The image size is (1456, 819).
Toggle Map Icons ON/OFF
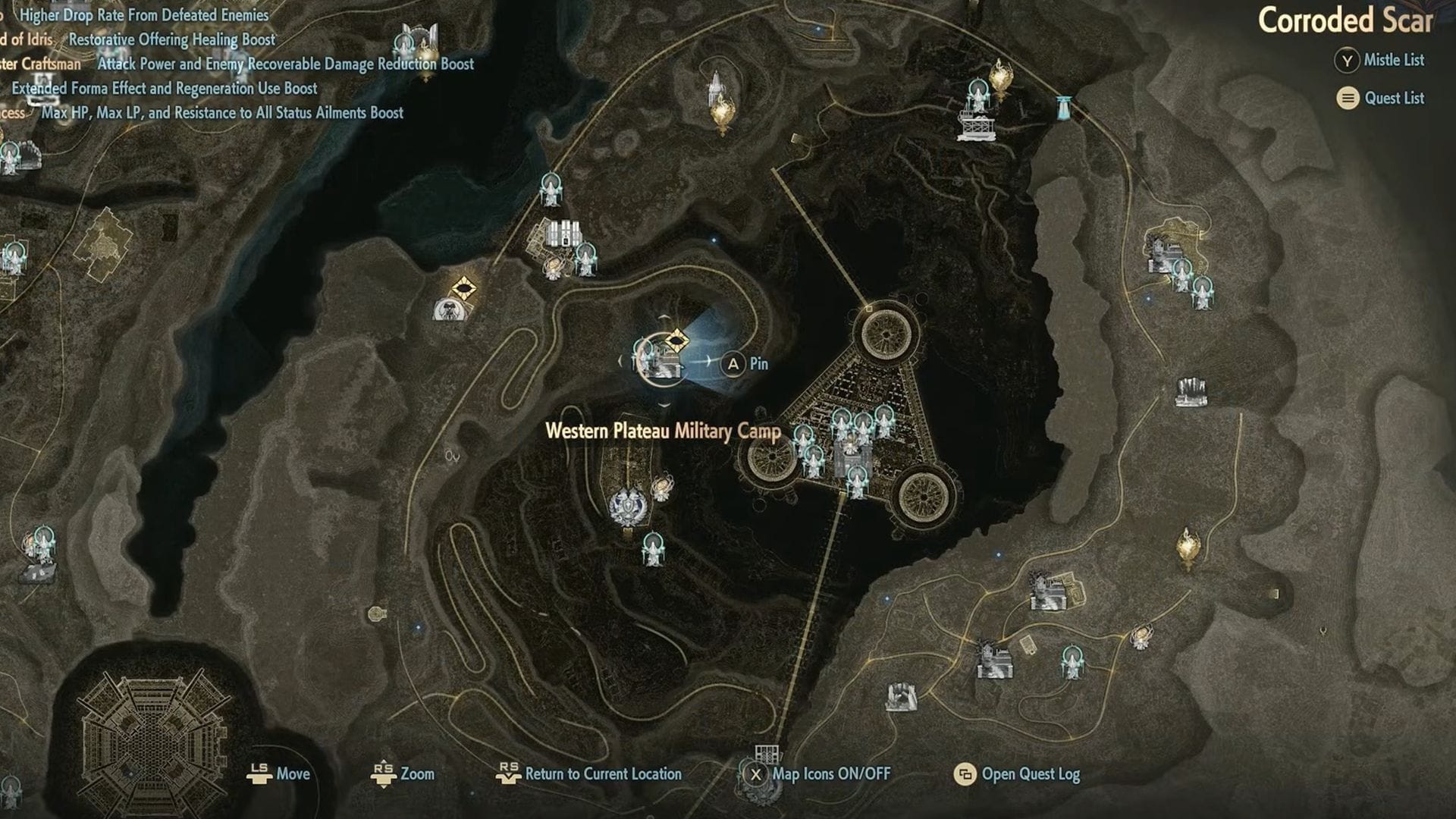tap(817, 774)
